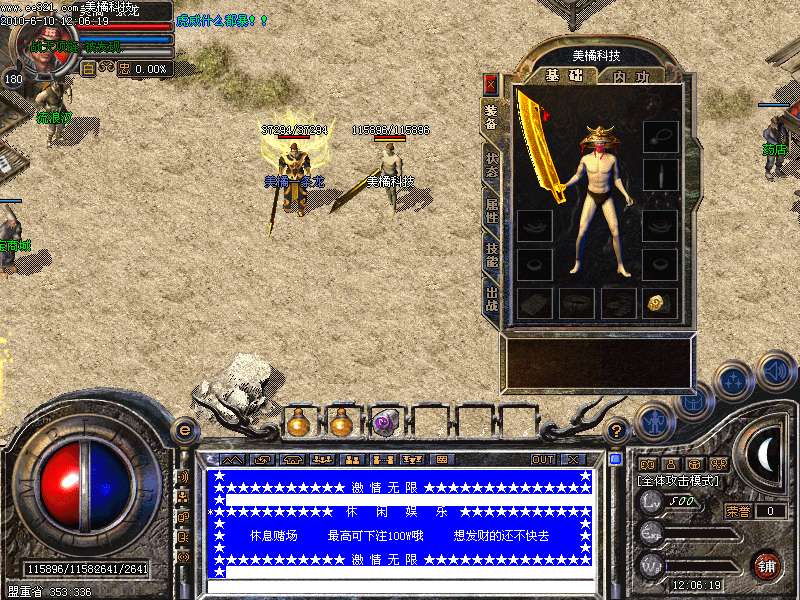Click the gold charm equipment slot
The image size is (800, 600).
[658, 303]
